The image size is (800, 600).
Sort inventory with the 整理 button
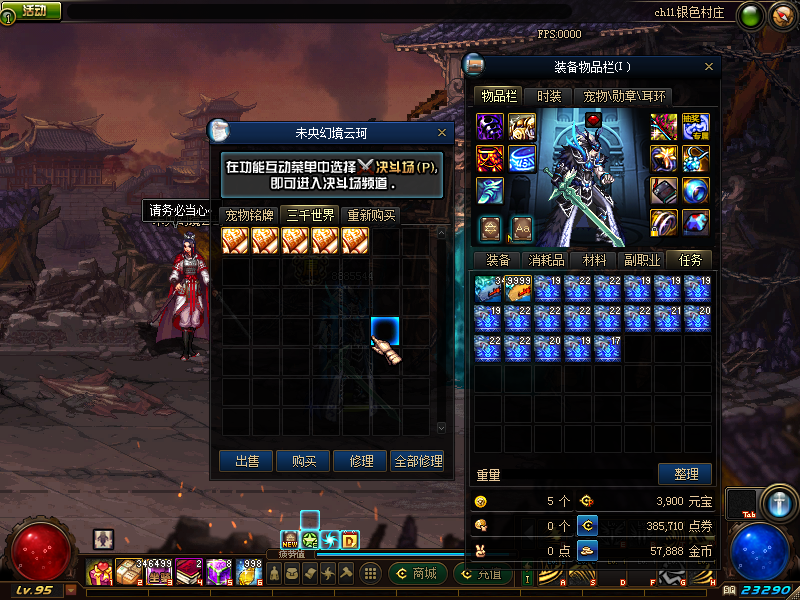(685, 474)
